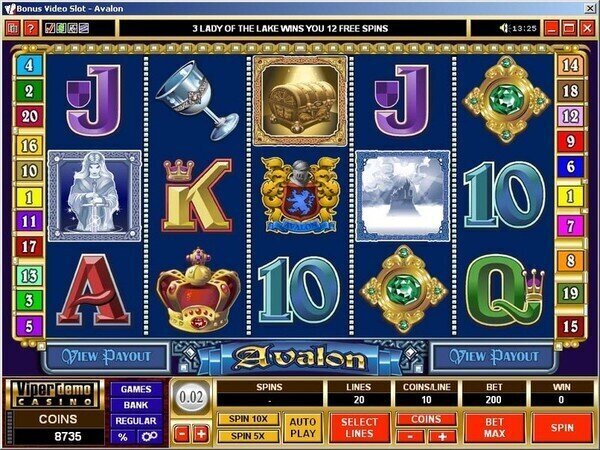This screenshot has height=450, width=600.
Task: Open SELECT LINES
Action: (x=359, y=426)
